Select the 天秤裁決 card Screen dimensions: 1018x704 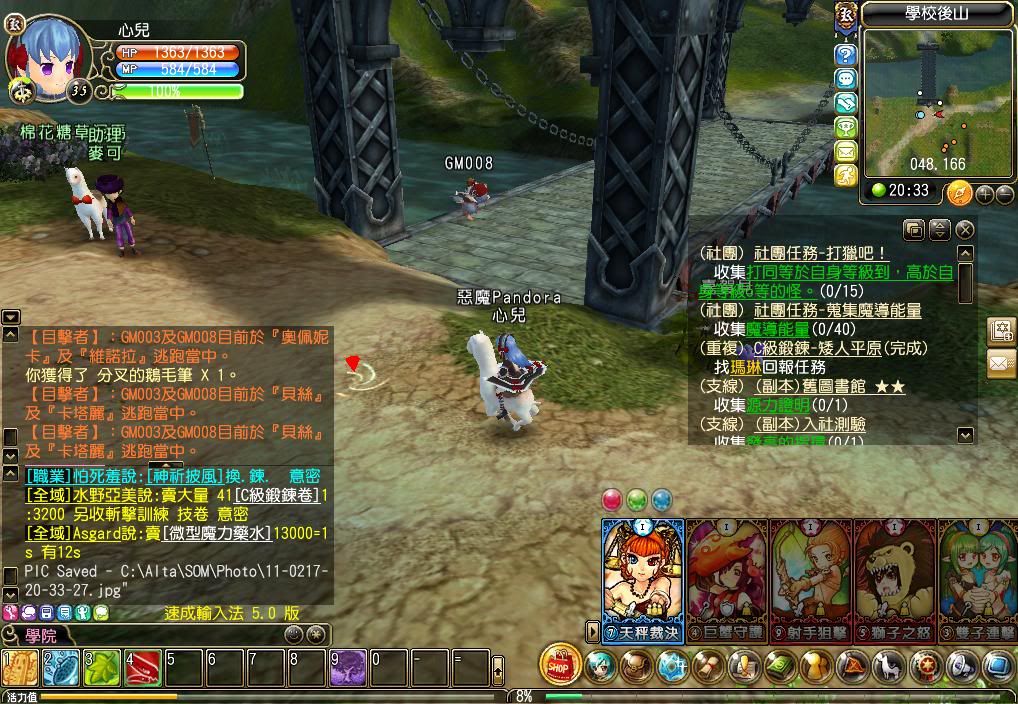(x=643, y=578)
